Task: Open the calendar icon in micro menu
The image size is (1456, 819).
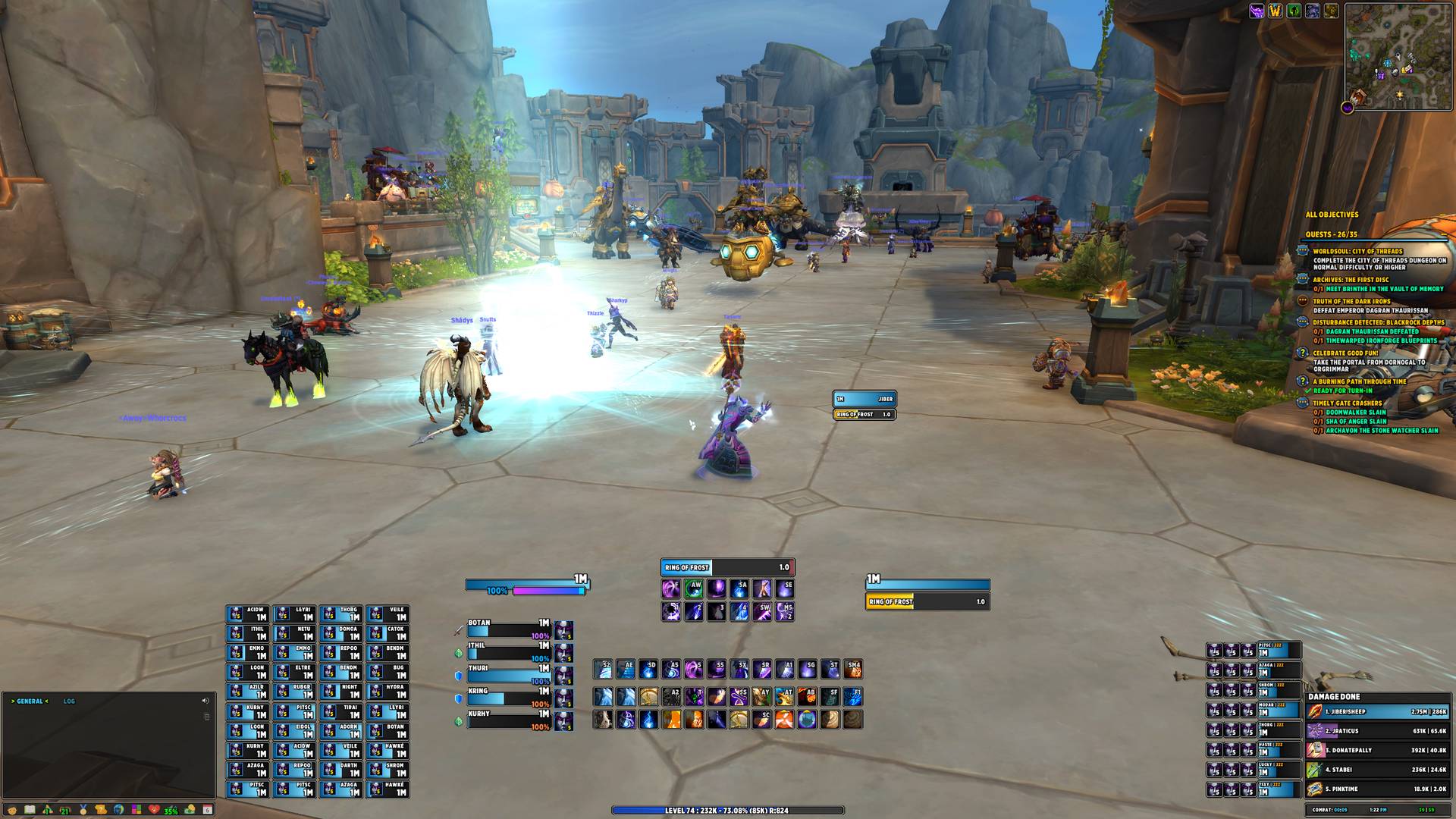Action: pyautogui.click(x=207, y=810)
